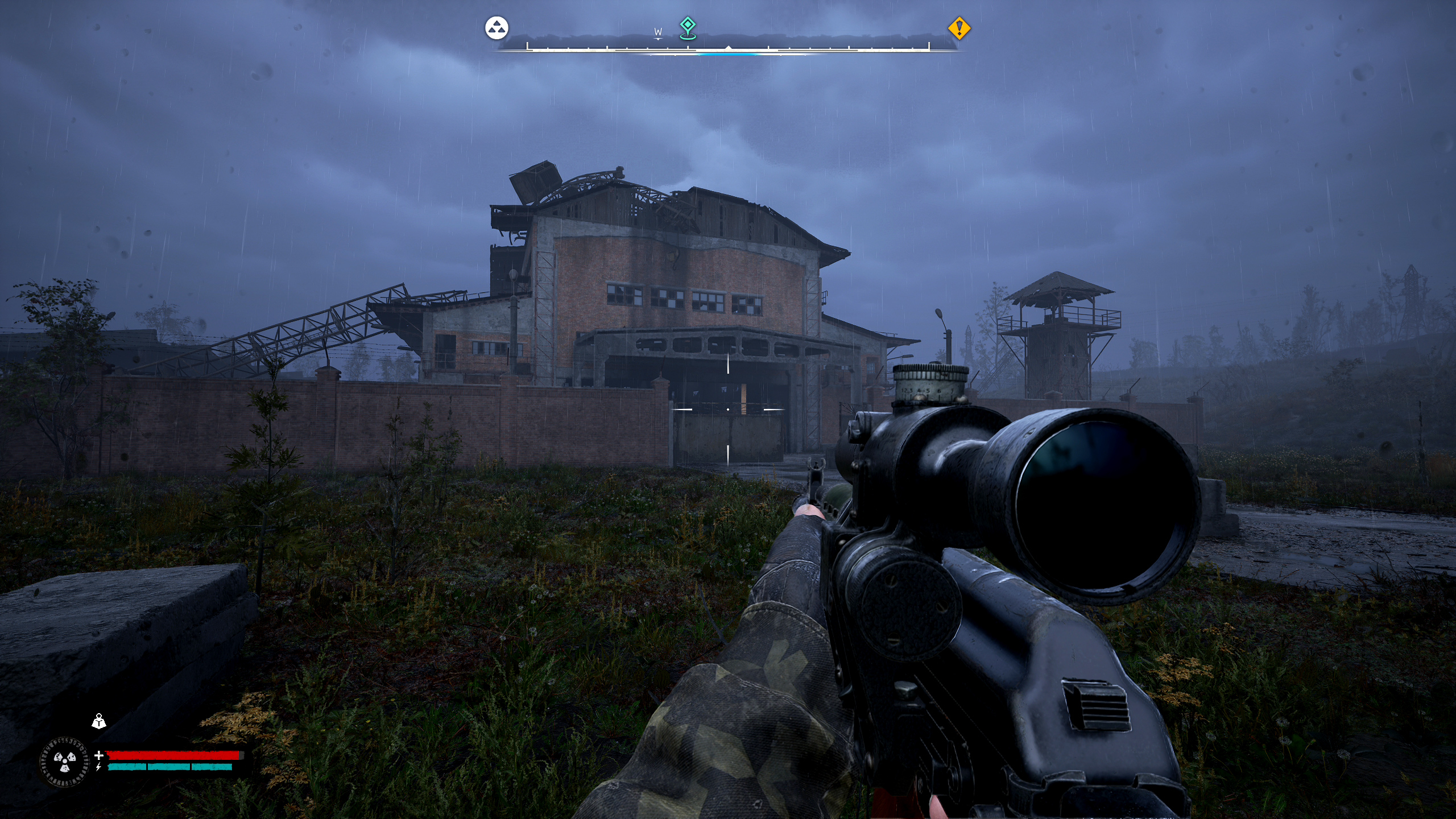1456x819 pixels.
Task: Click the teal diamond waypoint marker on compass
Action: [x=688, y=26]
